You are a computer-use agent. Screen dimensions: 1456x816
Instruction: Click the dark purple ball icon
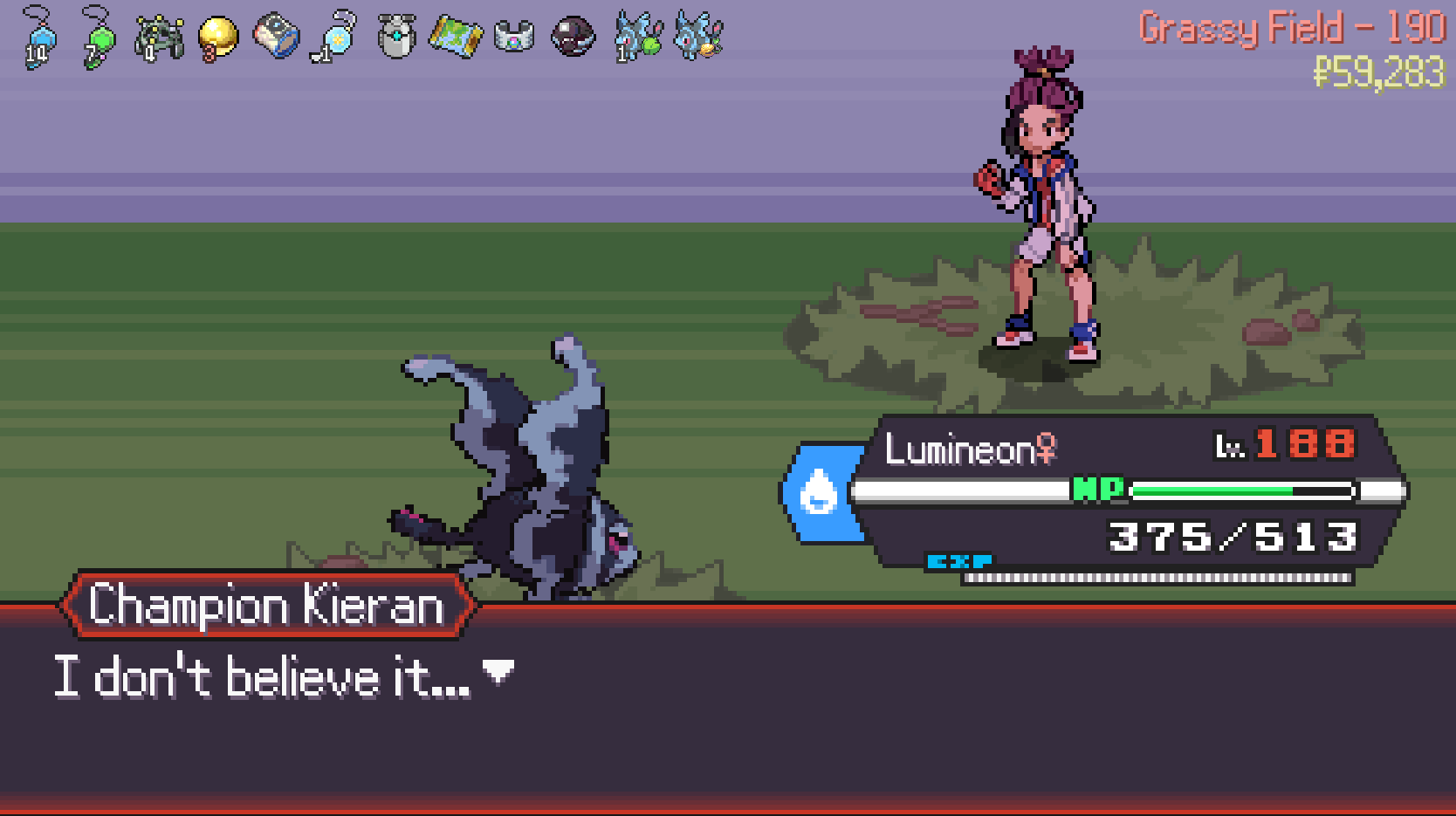tap(573, 38)
